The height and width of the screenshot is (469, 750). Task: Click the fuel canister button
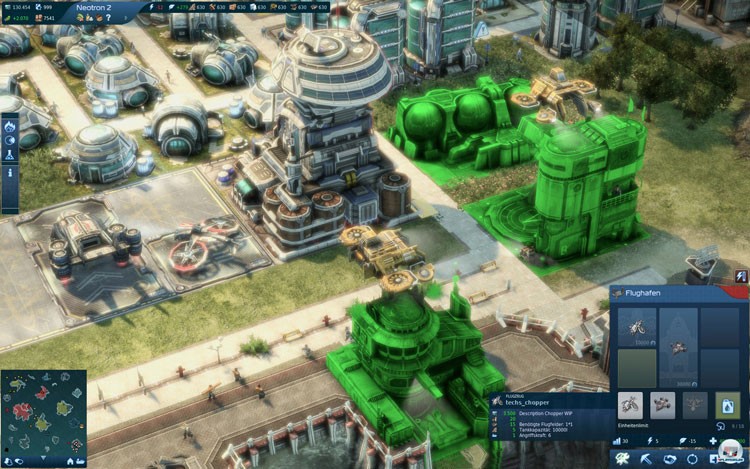[730, 405]
